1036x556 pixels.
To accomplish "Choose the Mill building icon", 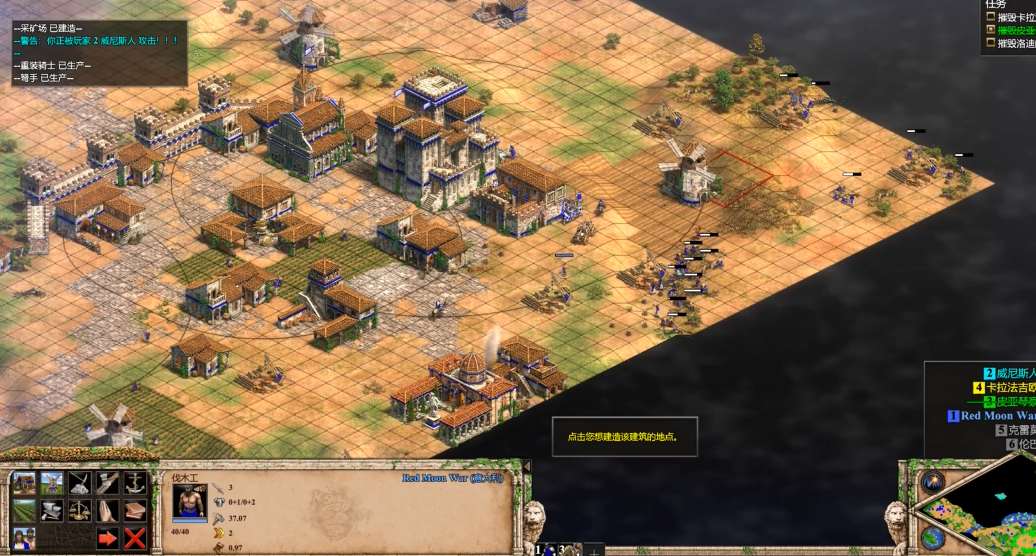I will (52, 483).
